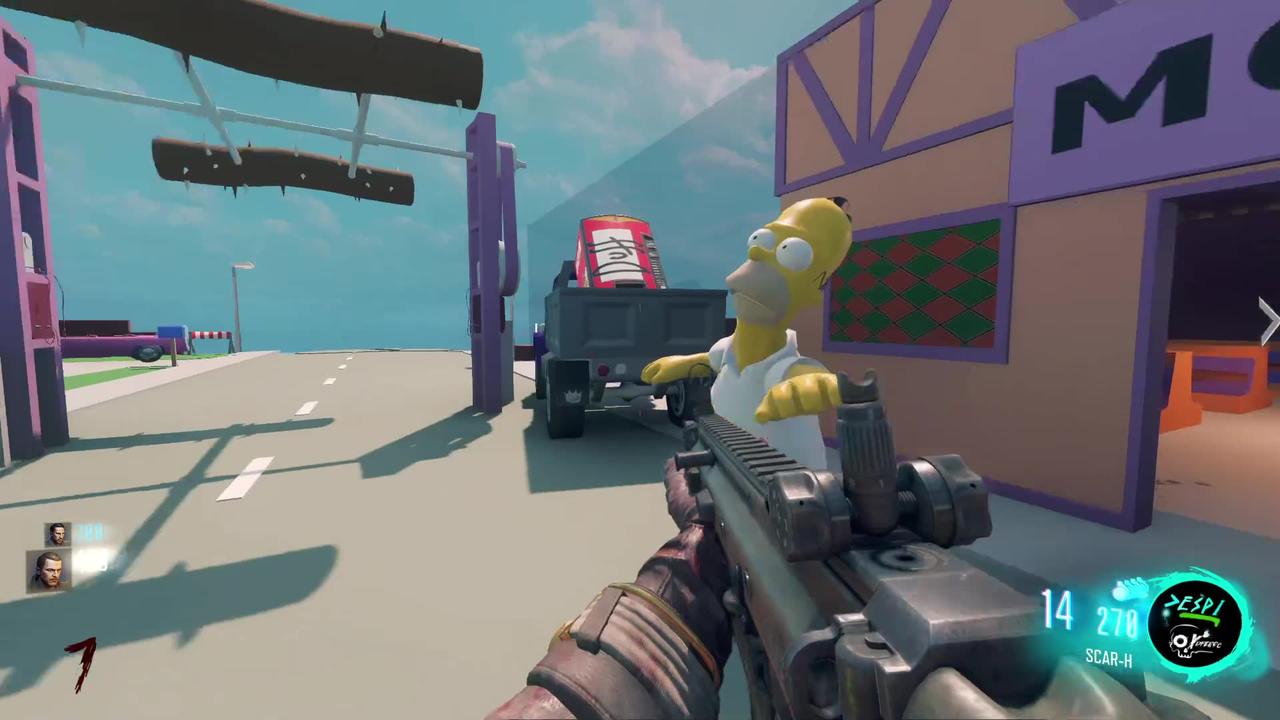Select the ESPI skull emblem logo

pos(1196,623)
